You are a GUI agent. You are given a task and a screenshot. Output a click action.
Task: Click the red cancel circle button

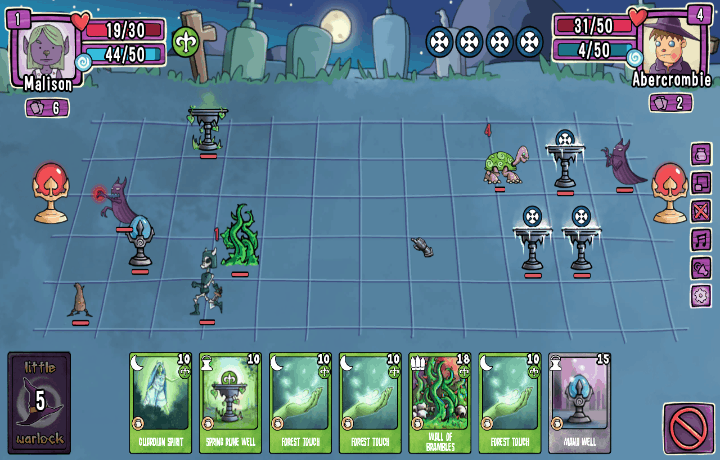click(688, 429)
